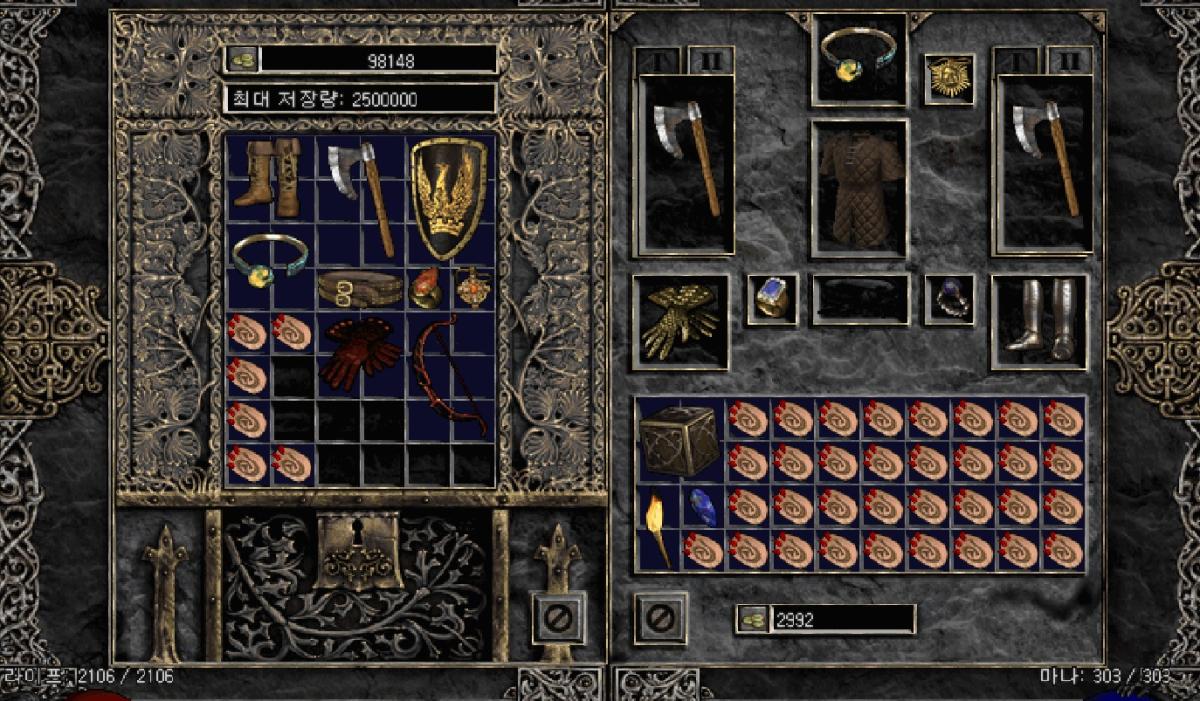Pick up the torch in the inventory
This screenshot has width=1200, height=701.
(x=657, y=528)
